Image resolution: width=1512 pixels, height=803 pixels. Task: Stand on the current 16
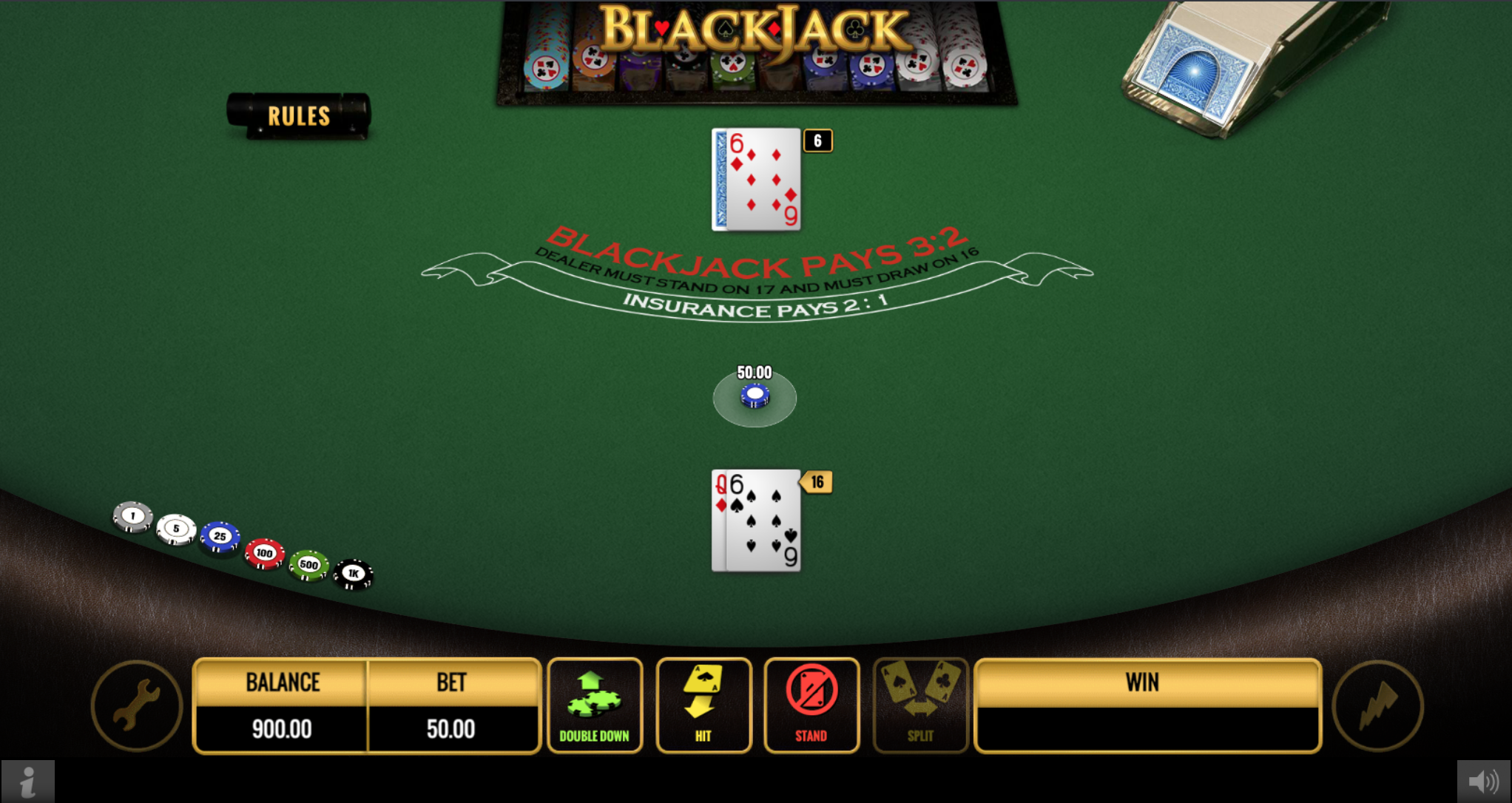811,705
